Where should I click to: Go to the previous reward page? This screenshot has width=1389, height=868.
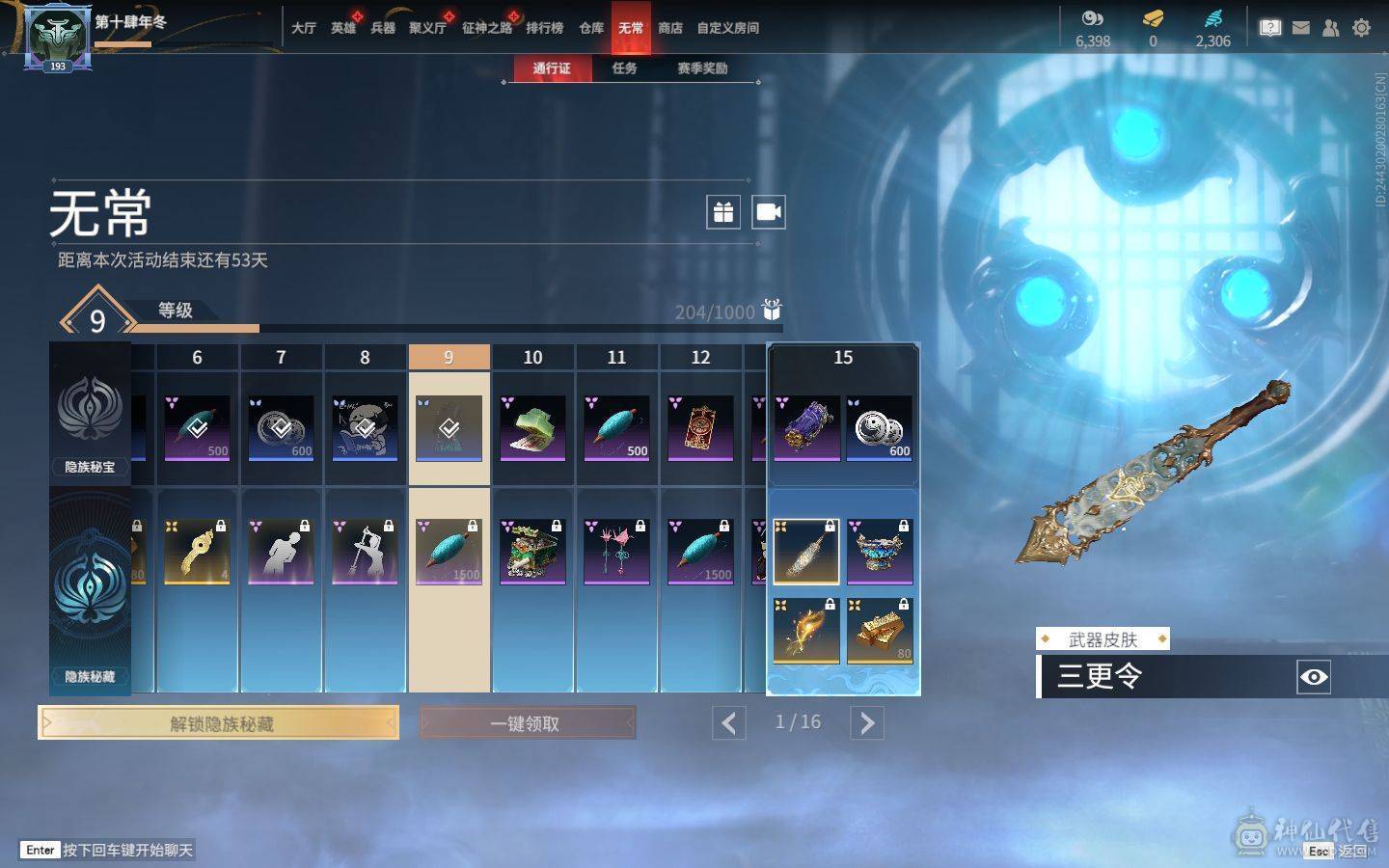point(729,722)
